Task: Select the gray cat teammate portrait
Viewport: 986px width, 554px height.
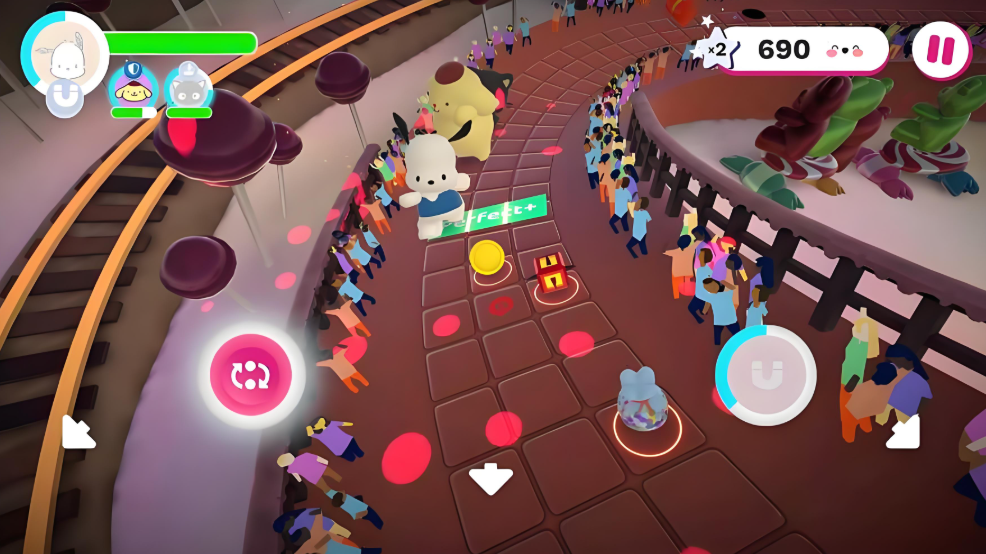Action: pyautogui.click(x=188, y=88)
